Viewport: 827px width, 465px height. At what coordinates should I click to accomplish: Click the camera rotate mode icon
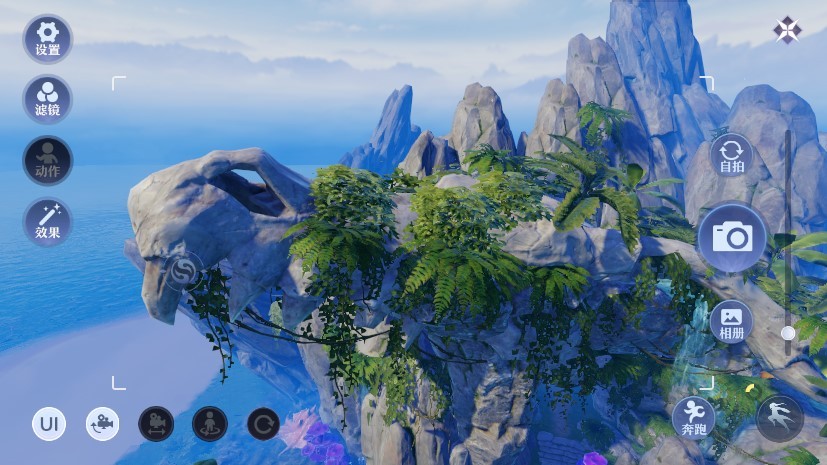102,424
